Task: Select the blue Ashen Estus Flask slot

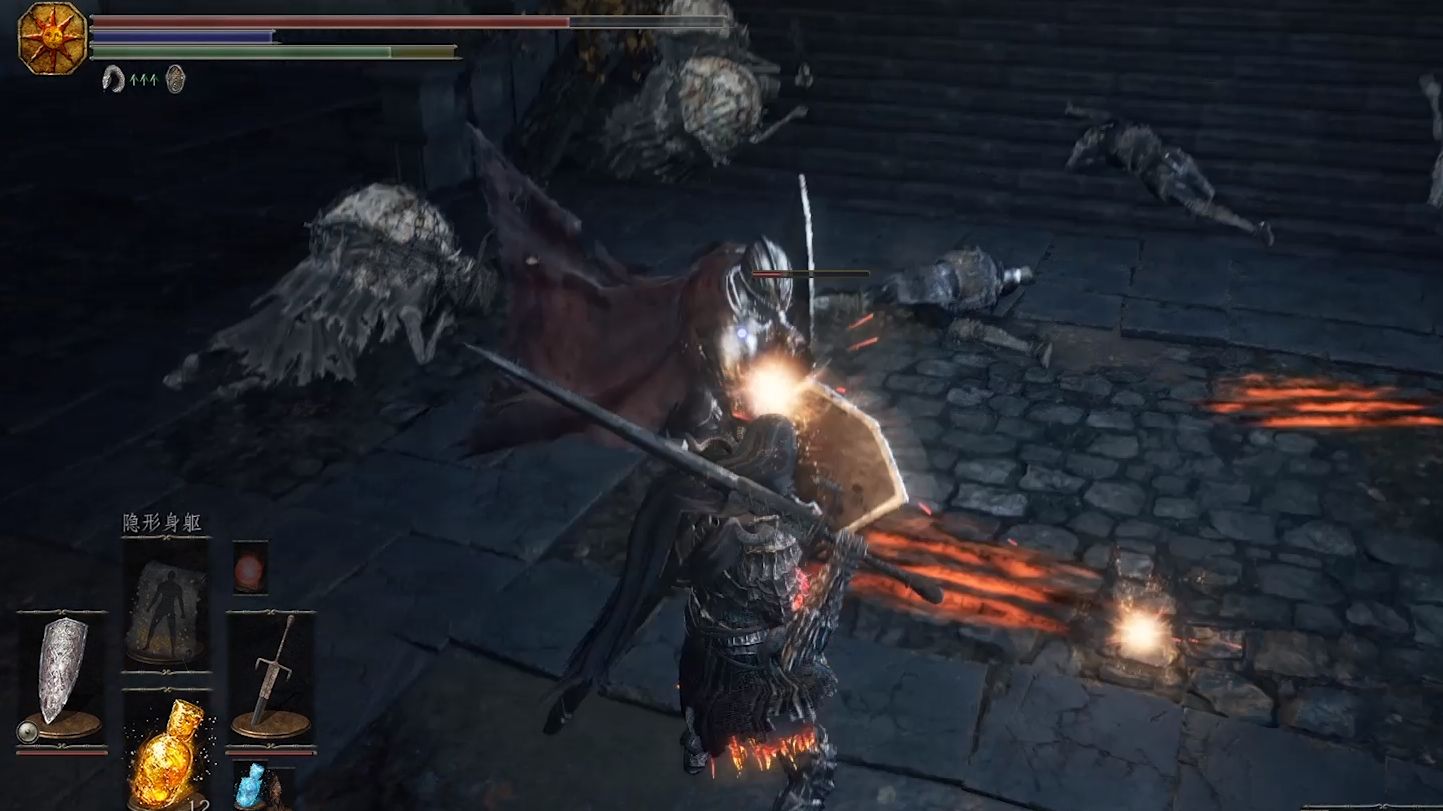Action: (249, 785)
